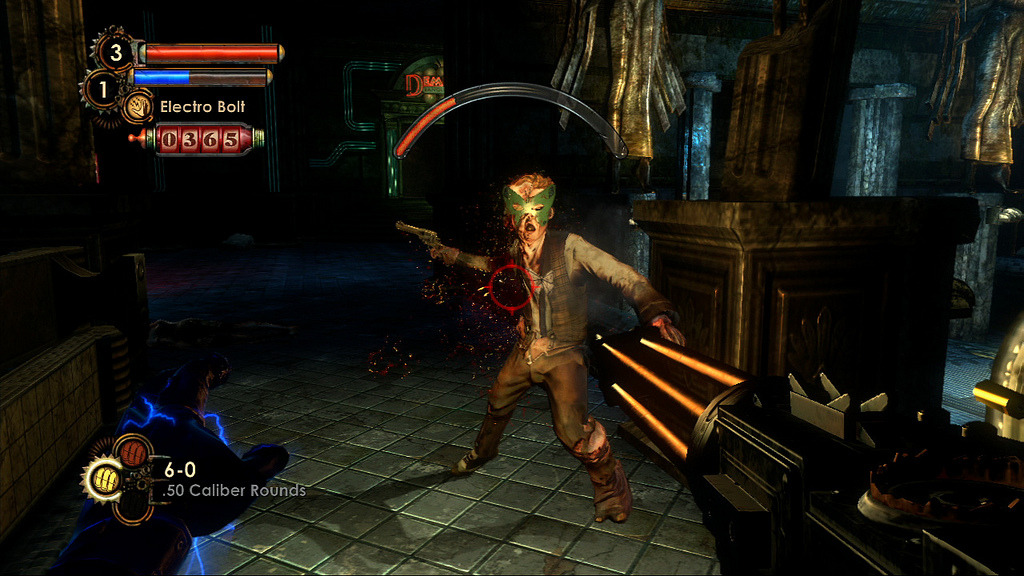Click the EVE hypo count gear

point(102,88)
